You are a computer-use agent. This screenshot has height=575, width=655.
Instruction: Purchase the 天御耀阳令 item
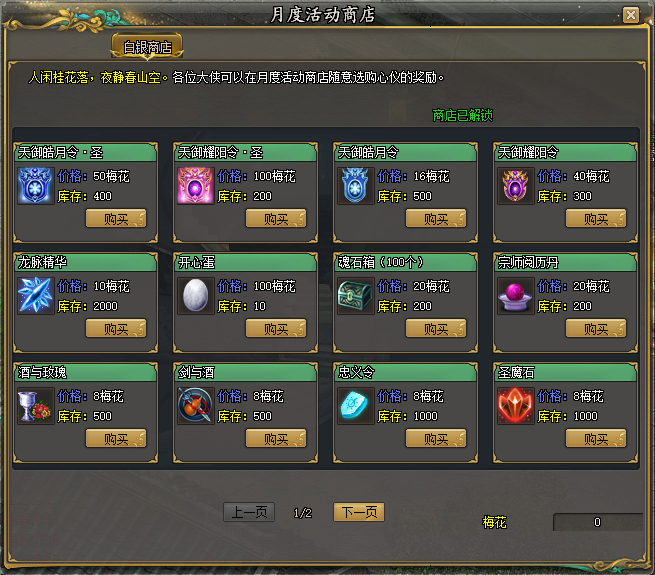596,219
